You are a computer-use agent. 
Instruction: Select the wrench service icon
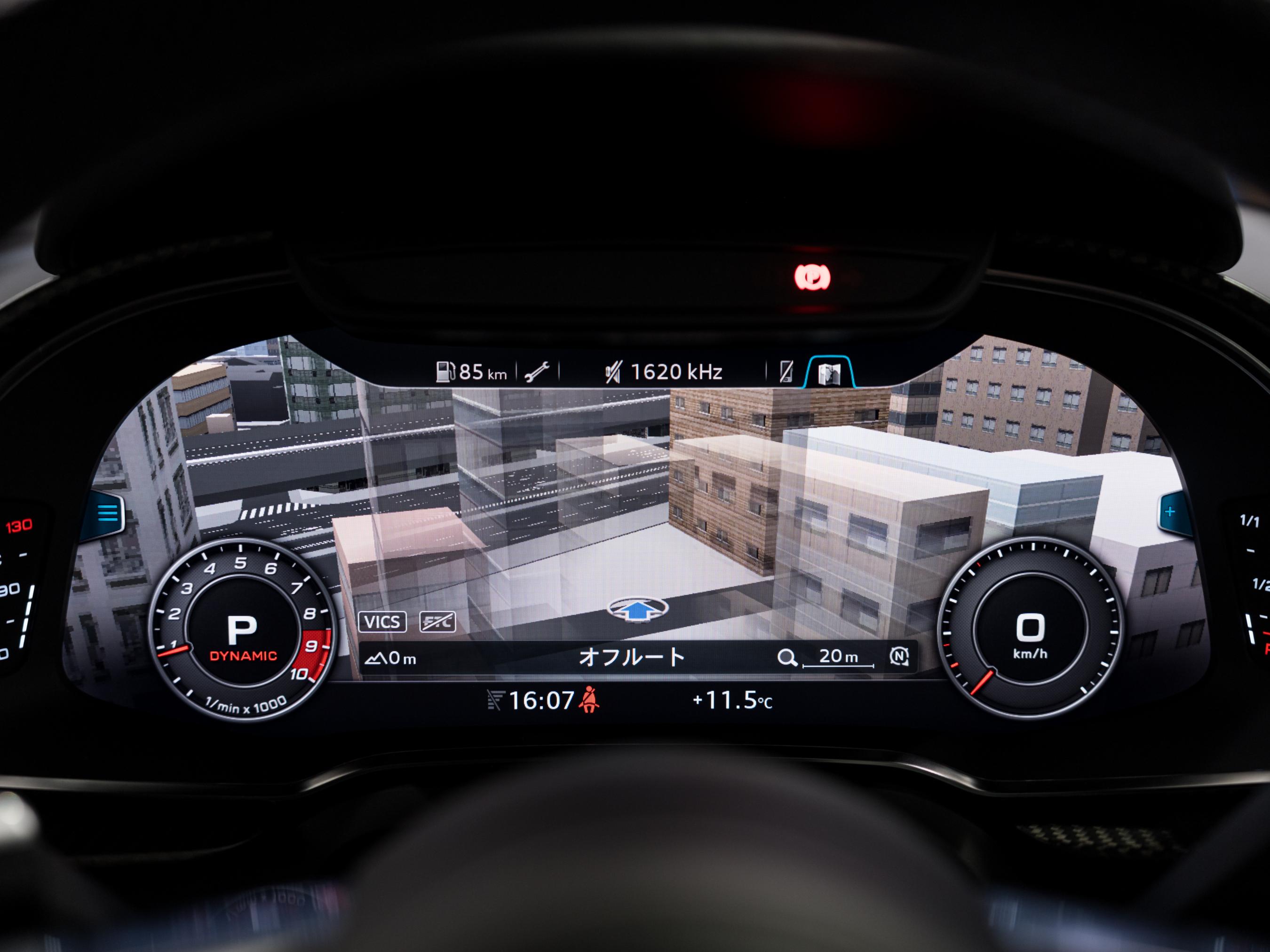pos(537,372)
